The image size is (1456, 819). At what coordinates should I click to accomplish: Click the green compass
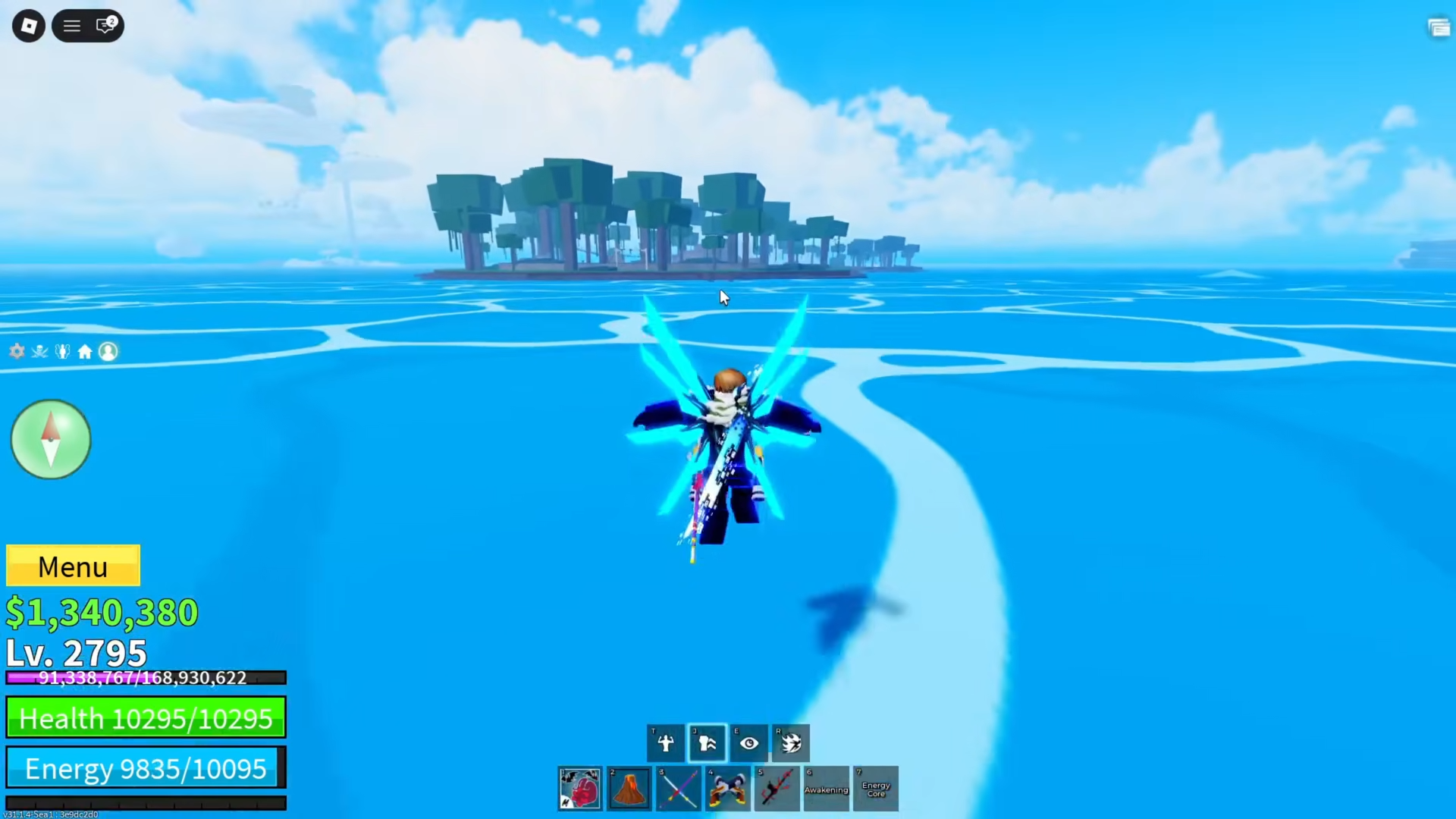pyautogui.click(x=51, y=440)
